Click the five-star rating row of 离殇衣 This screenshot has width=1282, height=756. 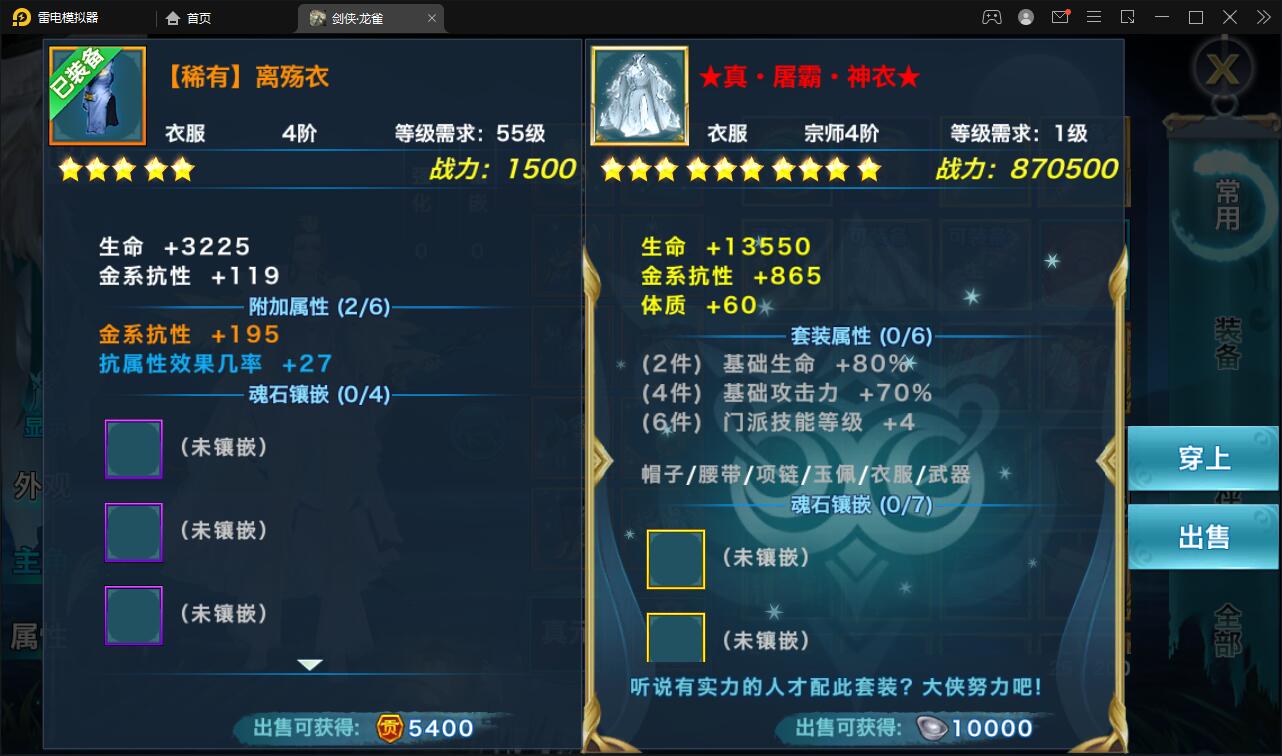click(125, 169)
